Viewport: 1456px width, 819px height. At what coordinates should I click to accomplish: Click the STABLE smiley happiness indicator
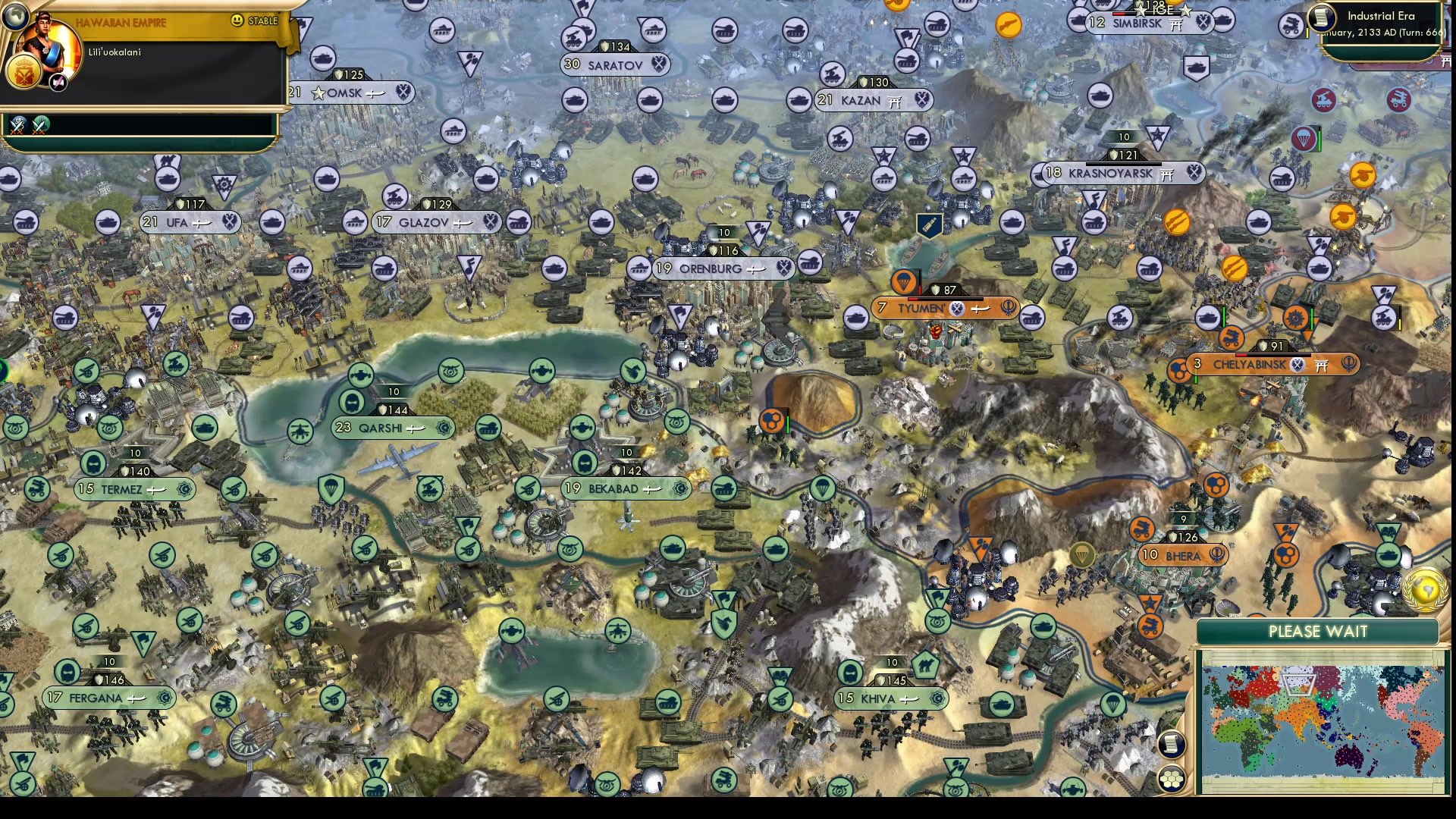[237, 22]
